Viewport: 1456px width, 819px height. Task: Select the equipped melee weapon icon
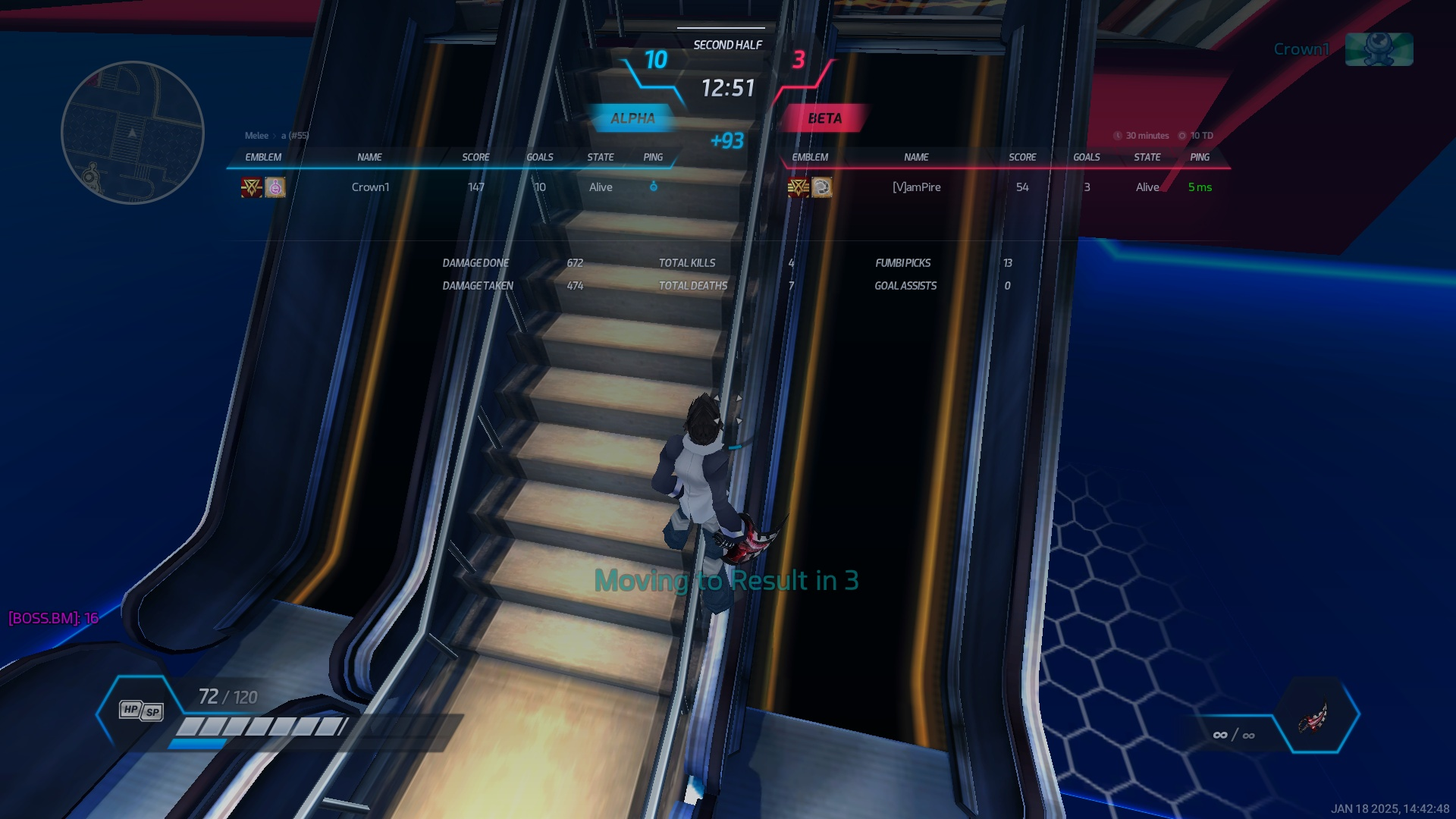pyautogui.click(x=1314, y=716)
